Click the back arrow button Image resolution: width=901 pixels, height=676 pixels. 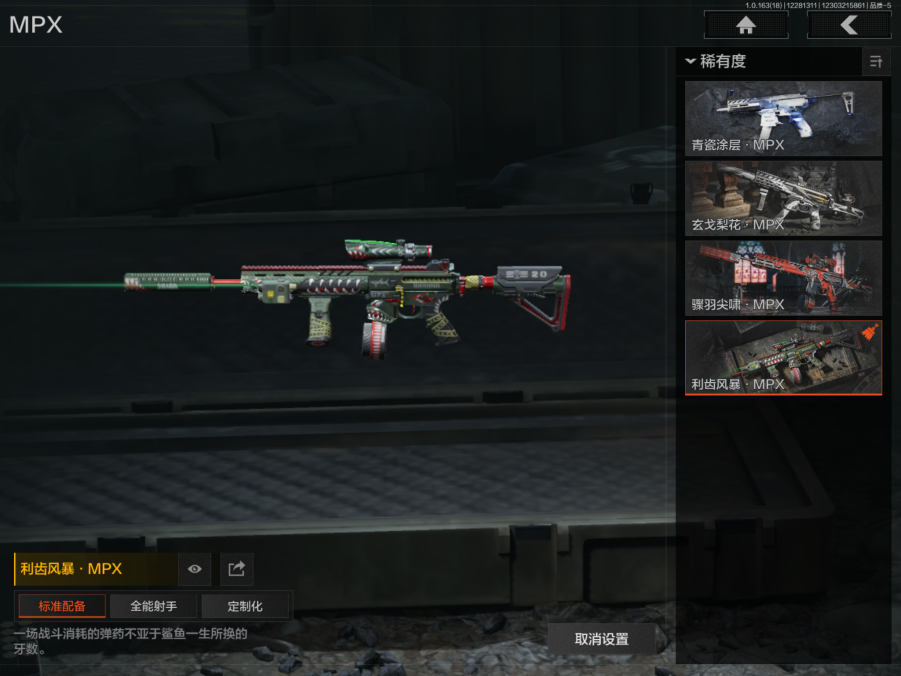[849, 25]
